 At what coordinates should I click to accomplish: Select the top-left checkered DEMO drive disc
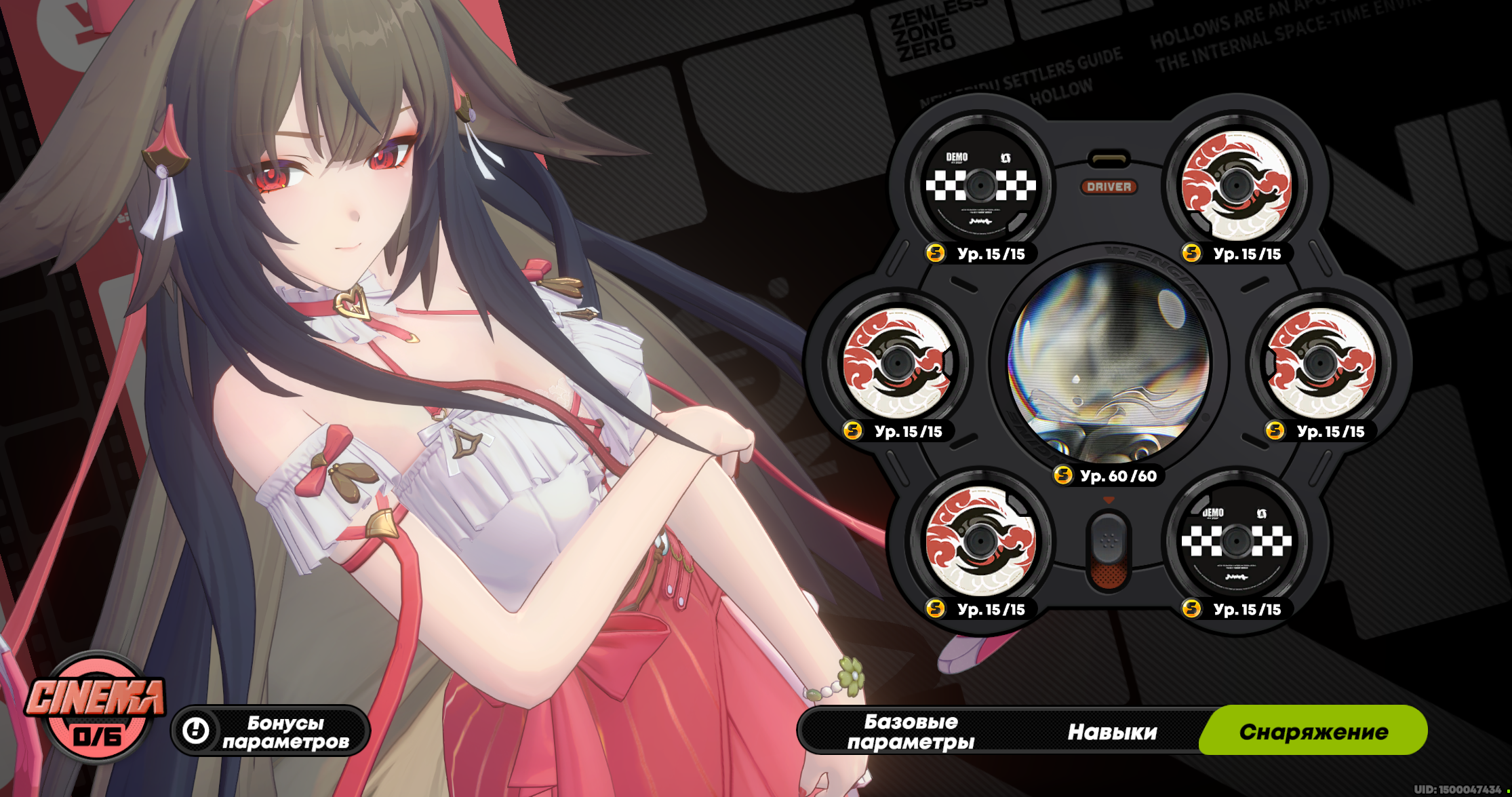[x=980, y=185]
